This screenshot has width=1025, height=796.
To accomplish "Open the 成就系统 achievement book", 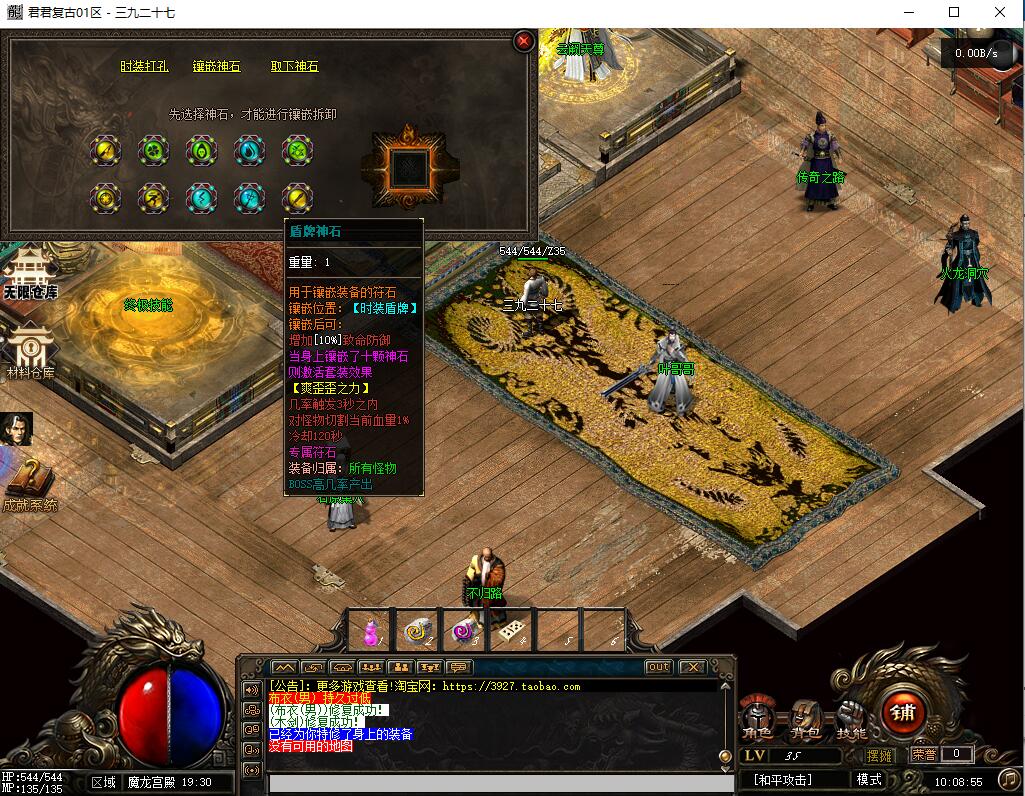I will tap(30, 485).
